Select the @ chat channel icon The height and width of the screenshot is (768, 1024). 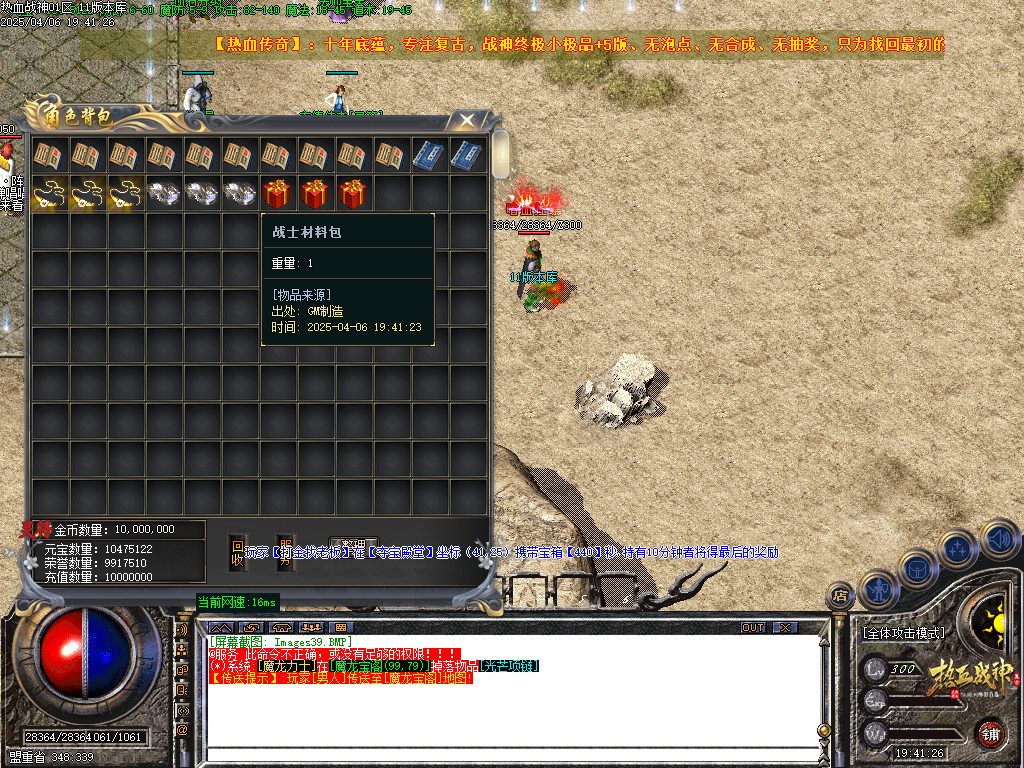tap(183, 730)
